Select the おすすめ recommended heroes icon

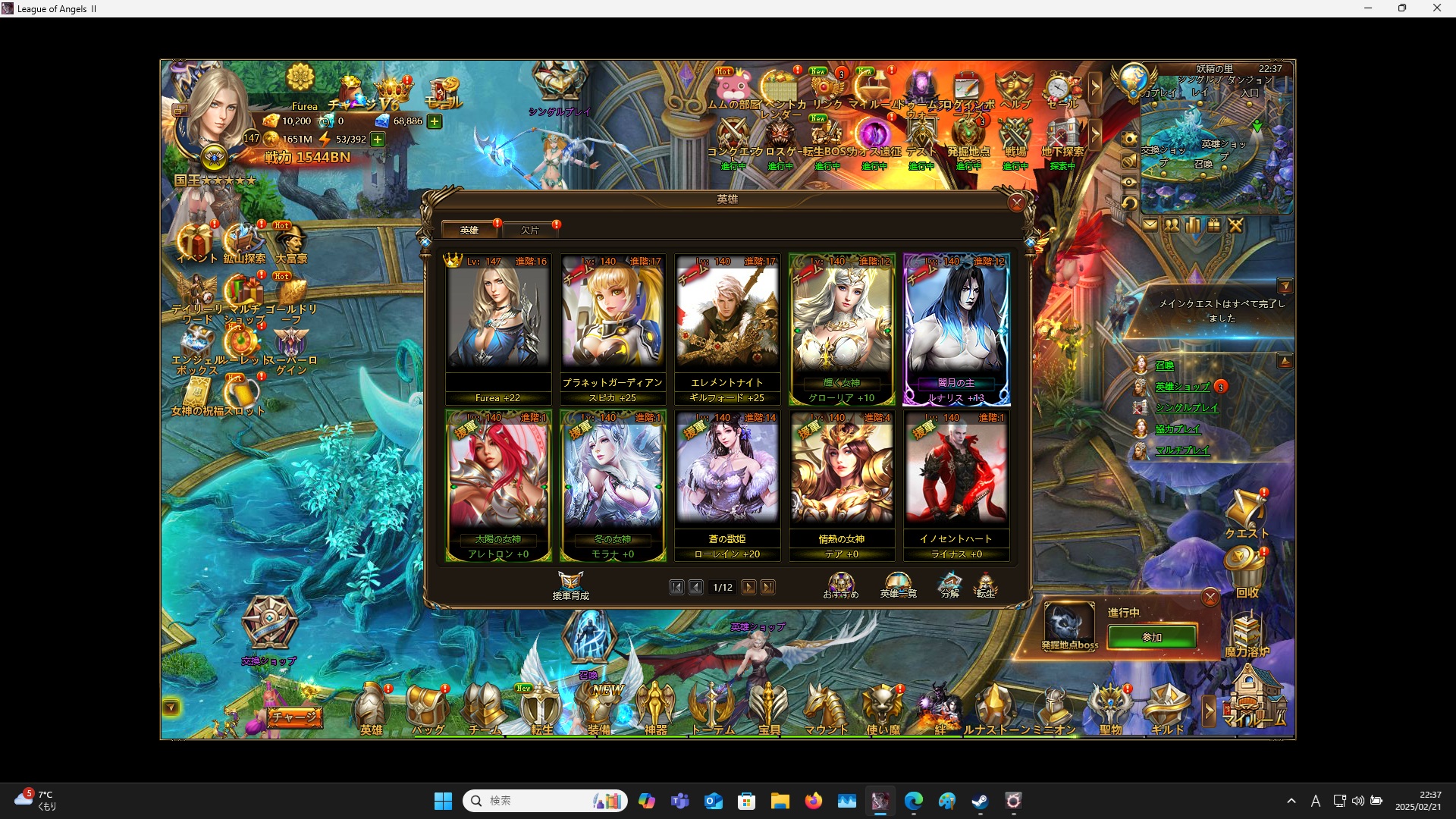pos(839,584)
